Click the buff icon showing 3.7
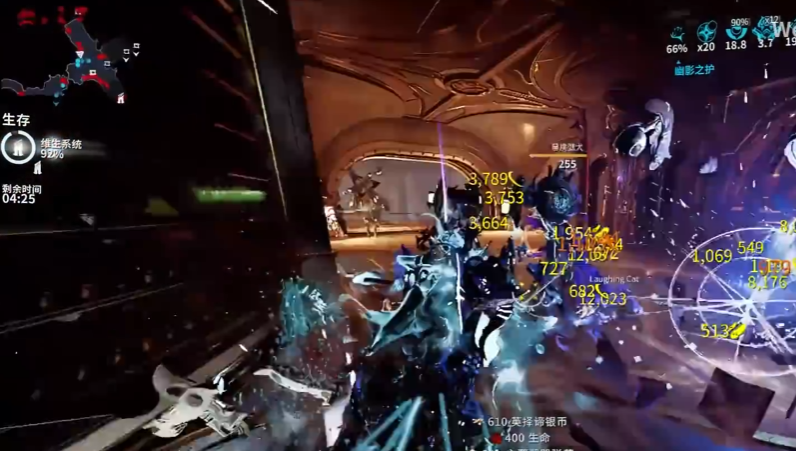This screenshot has height=451, width=796. [765, 29]
